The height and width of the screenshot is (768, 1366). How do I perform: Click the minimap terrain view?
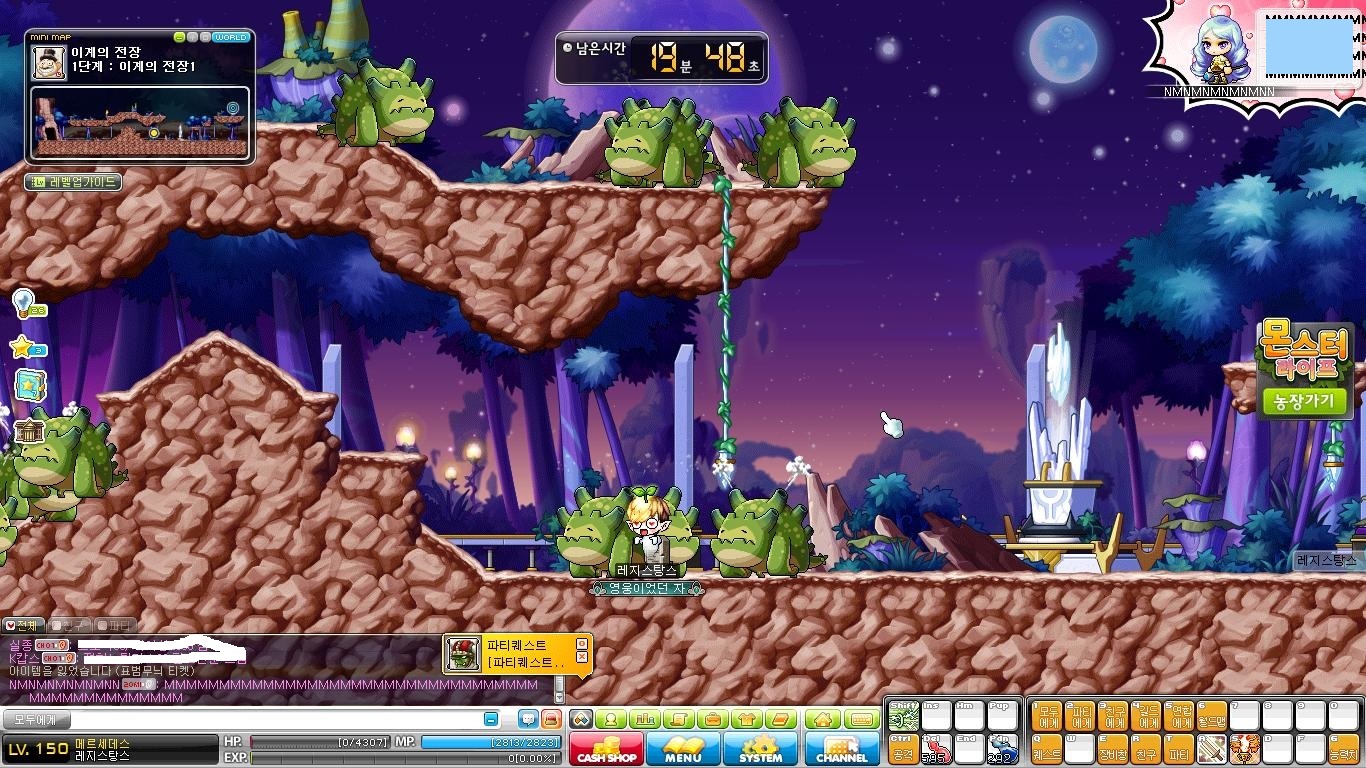139,124
